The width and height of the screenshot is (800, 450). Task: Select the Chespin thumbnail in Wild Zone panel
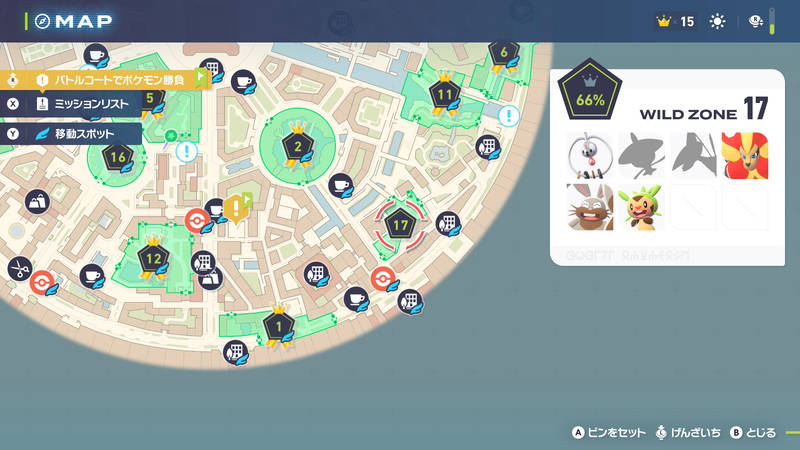point(641,206)
